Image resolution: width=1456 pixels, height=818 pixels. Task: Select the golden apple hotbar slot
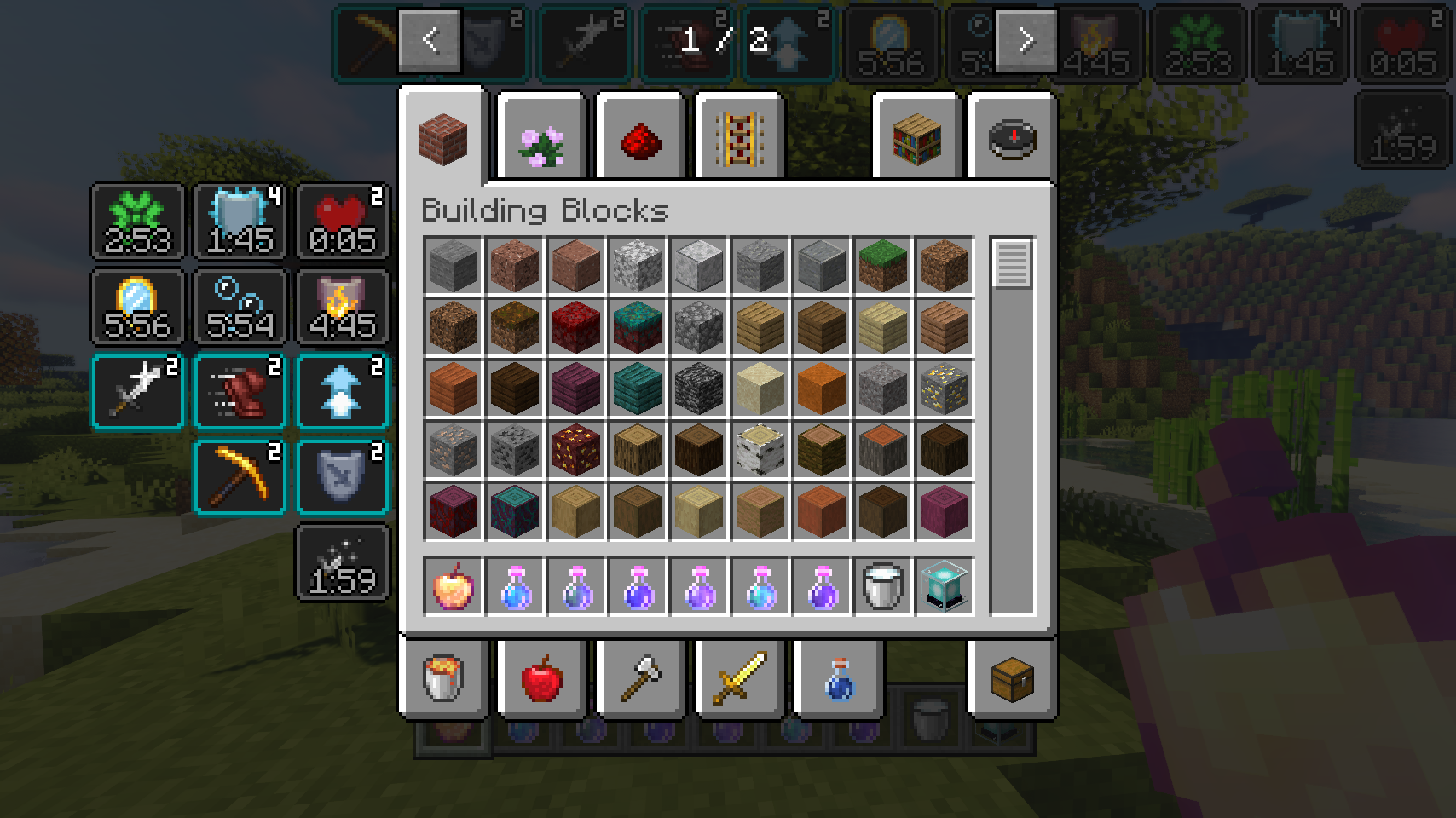pos(454,586)
